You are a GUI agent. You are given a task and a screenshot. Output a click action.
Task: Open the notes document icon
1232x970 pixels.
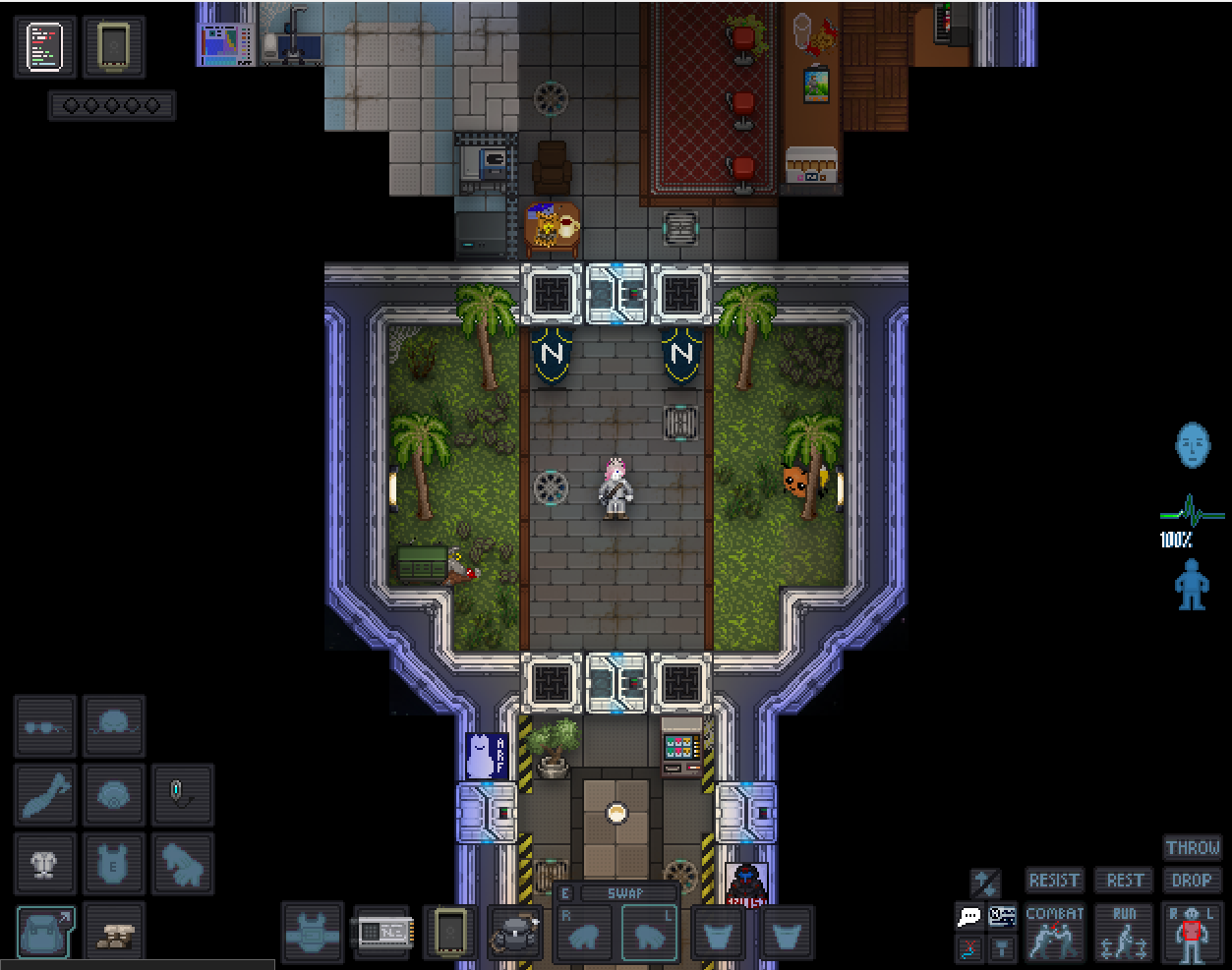(45, 46)
